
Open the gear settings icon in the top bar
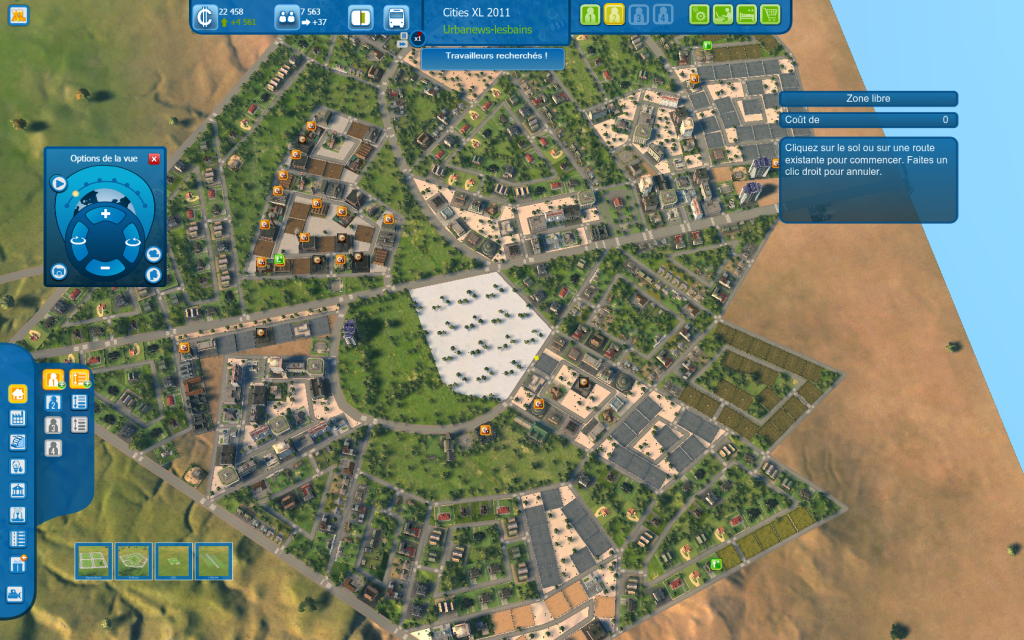pyautogui.click(x=700, y=15)
